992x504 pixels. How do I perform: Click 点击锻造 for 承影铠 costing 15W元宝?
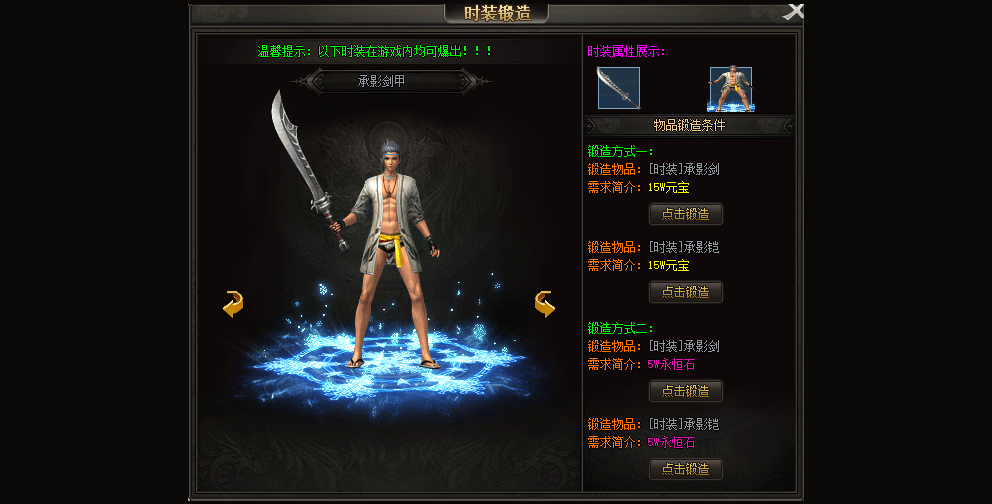tap(686, 292)
